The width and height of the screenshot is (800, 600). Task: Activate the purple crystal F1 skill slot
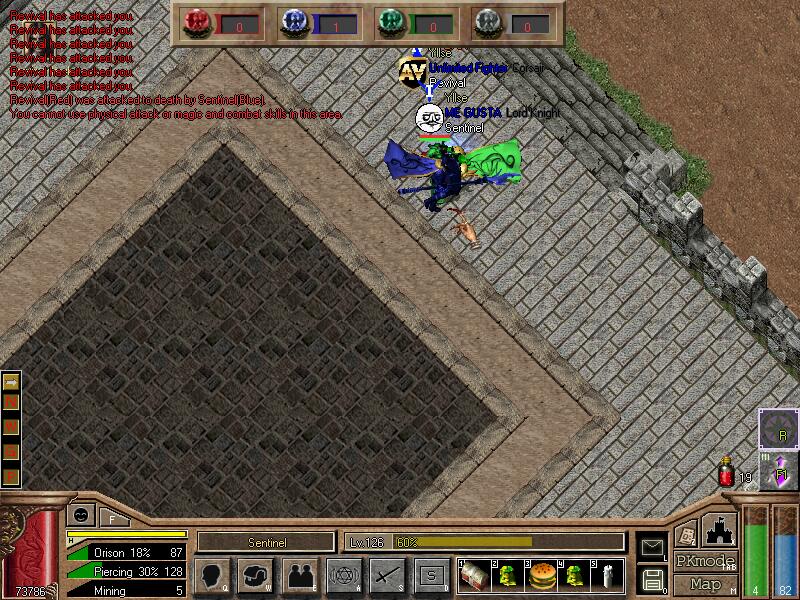point(779,470)
